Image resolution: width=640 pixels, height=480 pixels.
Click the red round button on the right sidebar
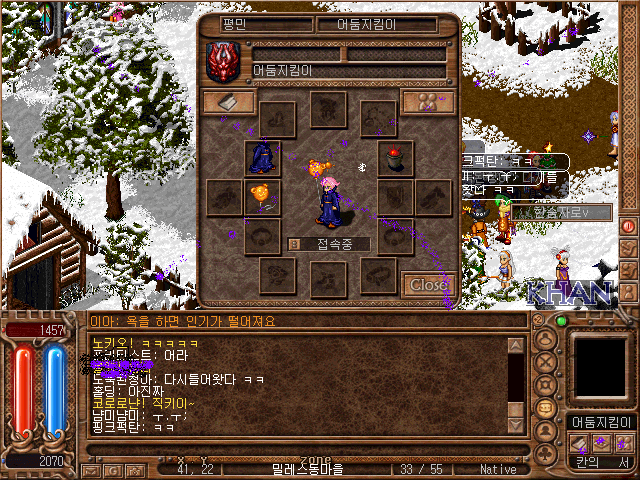click(x=629, y=226)
